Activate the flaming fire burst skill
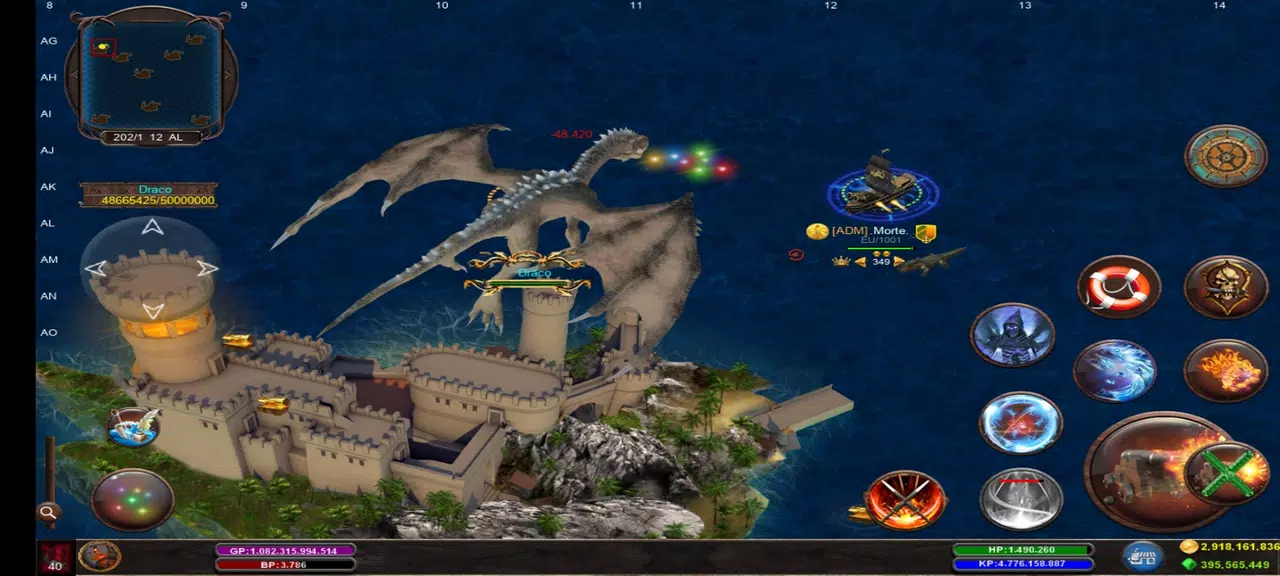Screen dimensions: 1280x576 point(1226,371)
